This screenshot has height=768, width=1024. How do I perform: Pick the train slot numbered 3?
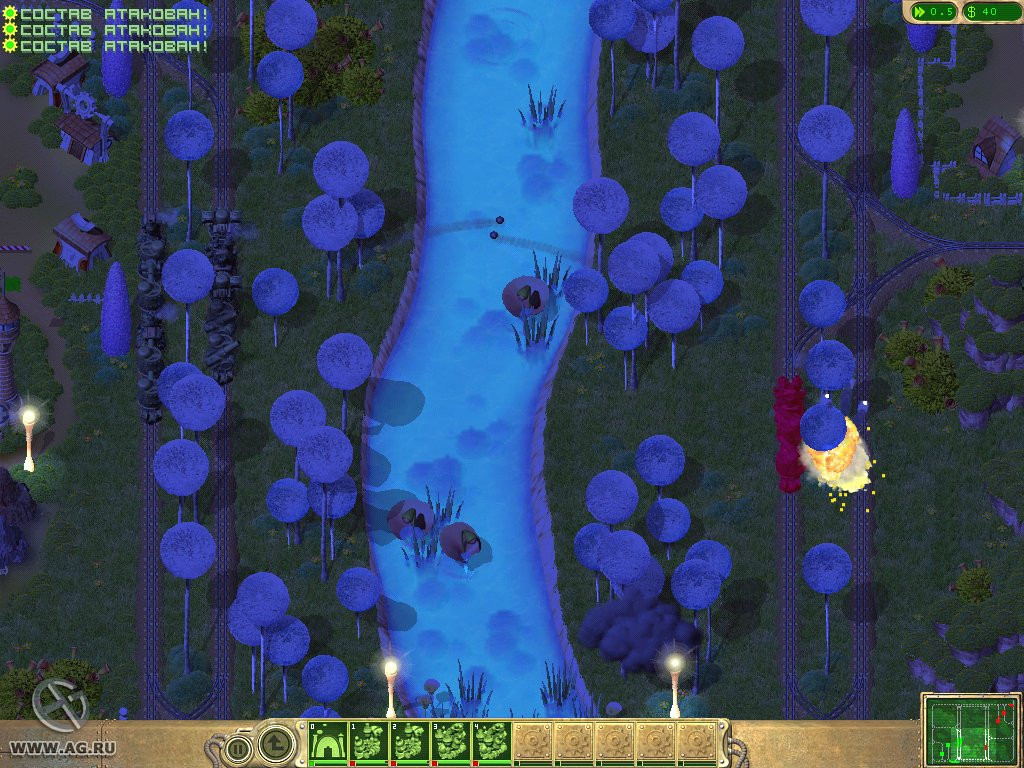tap(451, 743)
